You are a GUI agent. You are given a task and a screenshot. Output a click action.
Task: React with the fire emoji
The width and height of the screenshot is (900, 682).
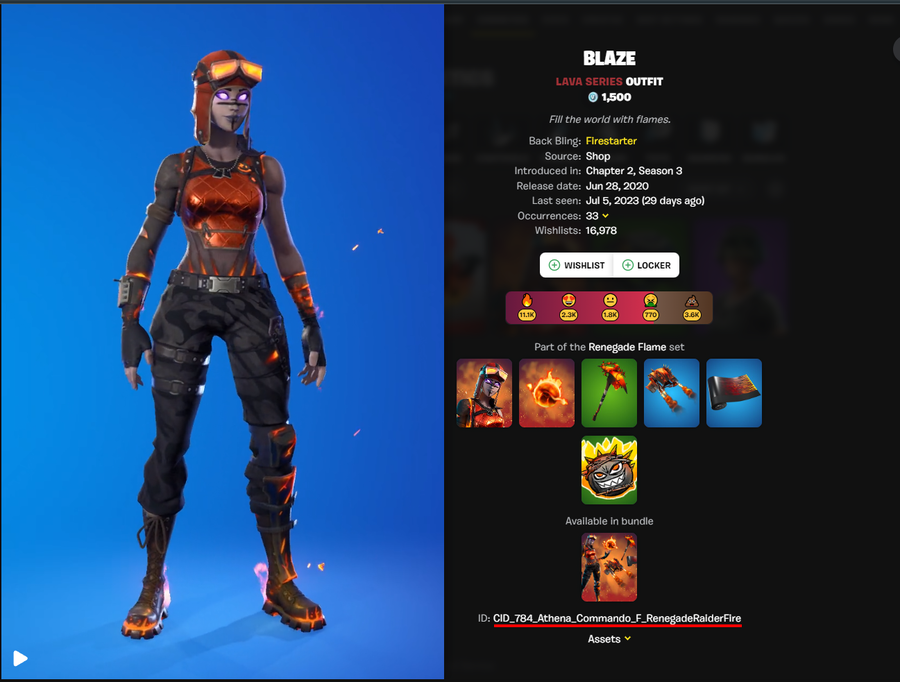526,307
